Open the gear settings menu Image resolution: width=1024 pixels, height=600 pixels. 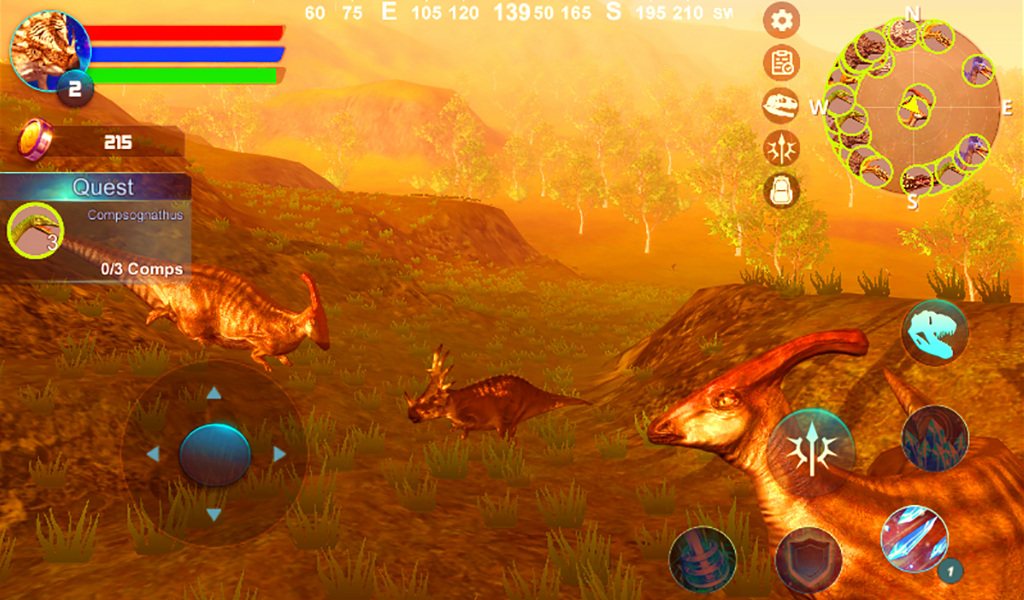(x=781, y=19)
